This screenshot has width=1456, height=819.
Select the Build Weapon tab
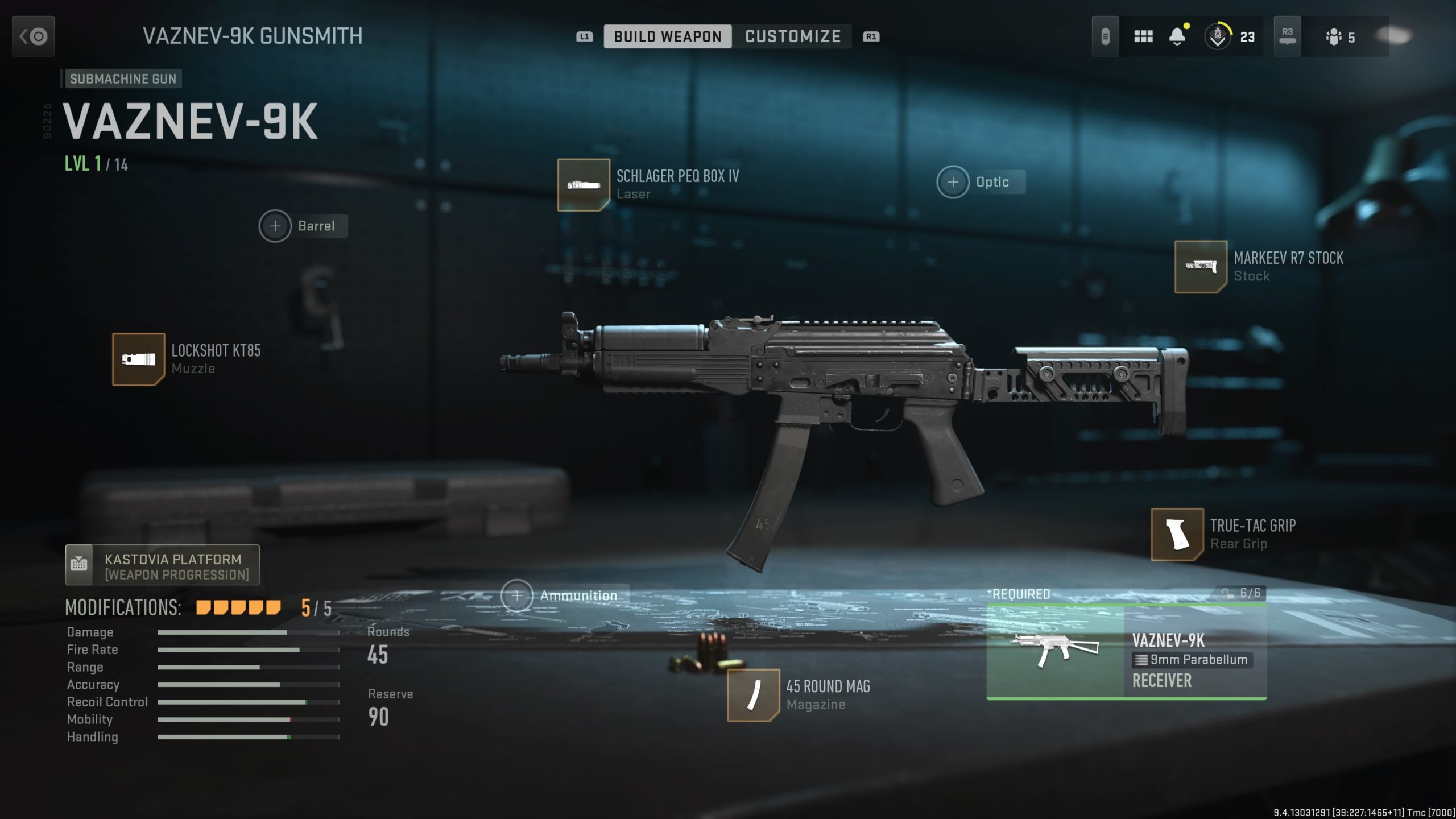click(669, 36)
